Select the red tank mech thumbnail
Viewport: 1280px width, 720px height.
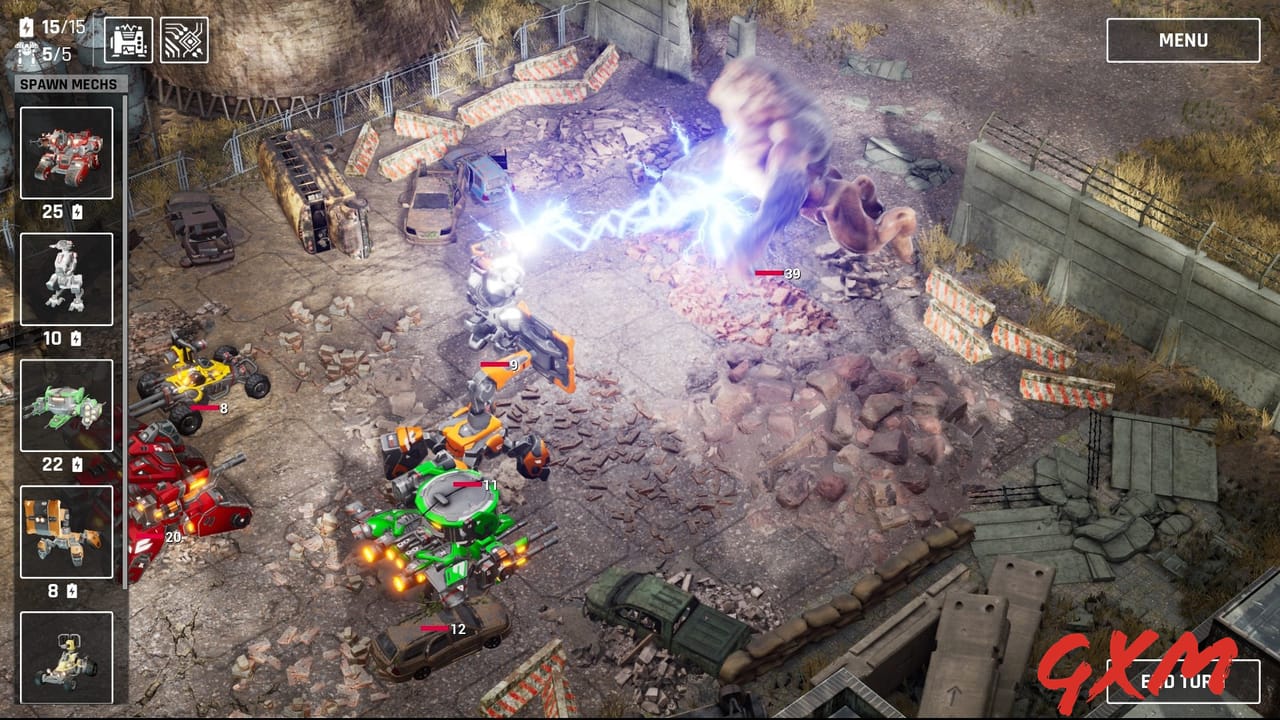coord(65,152)
